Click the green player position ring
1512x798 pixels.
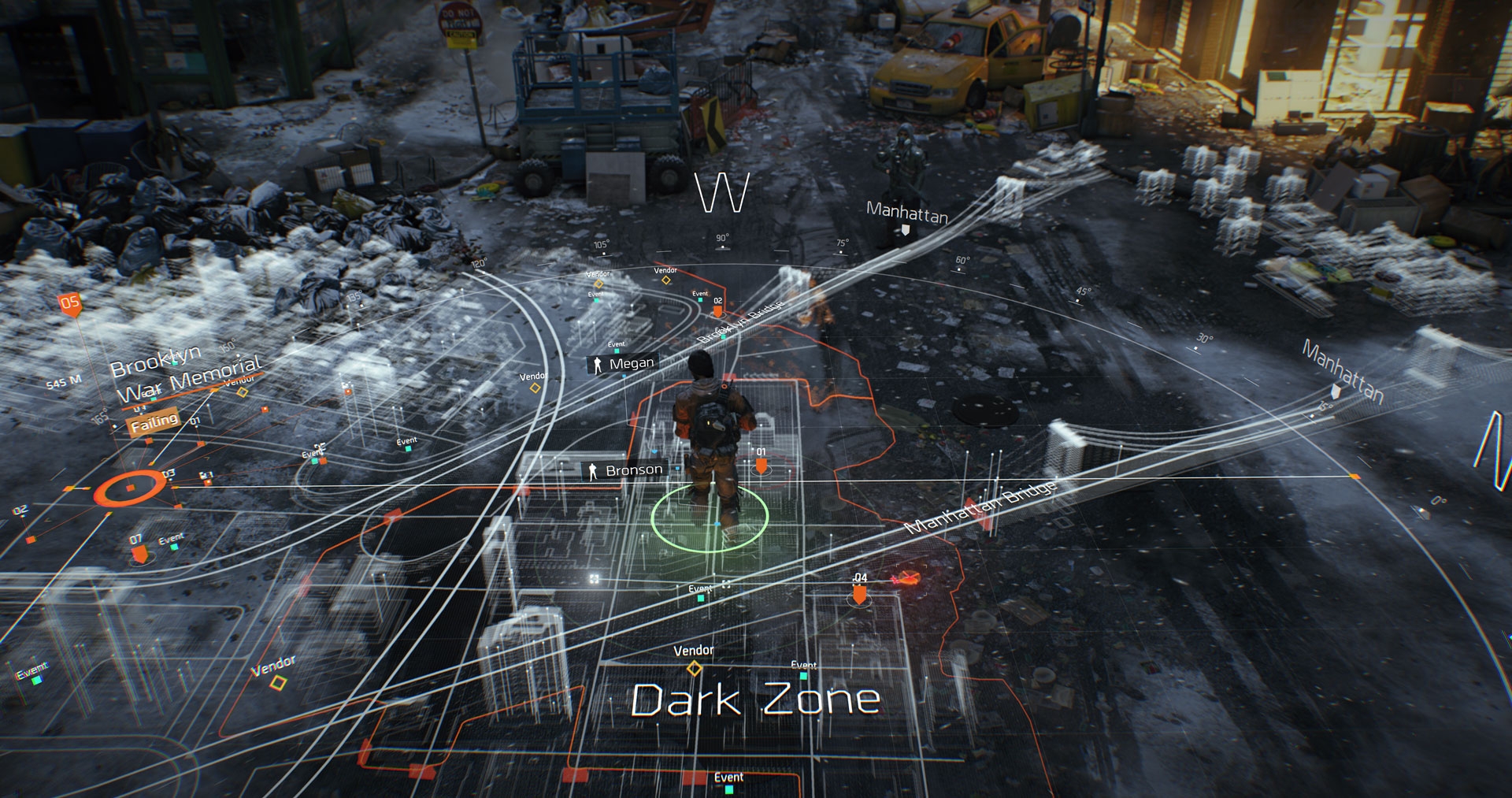pyautogui.click(x=710, y=518)
